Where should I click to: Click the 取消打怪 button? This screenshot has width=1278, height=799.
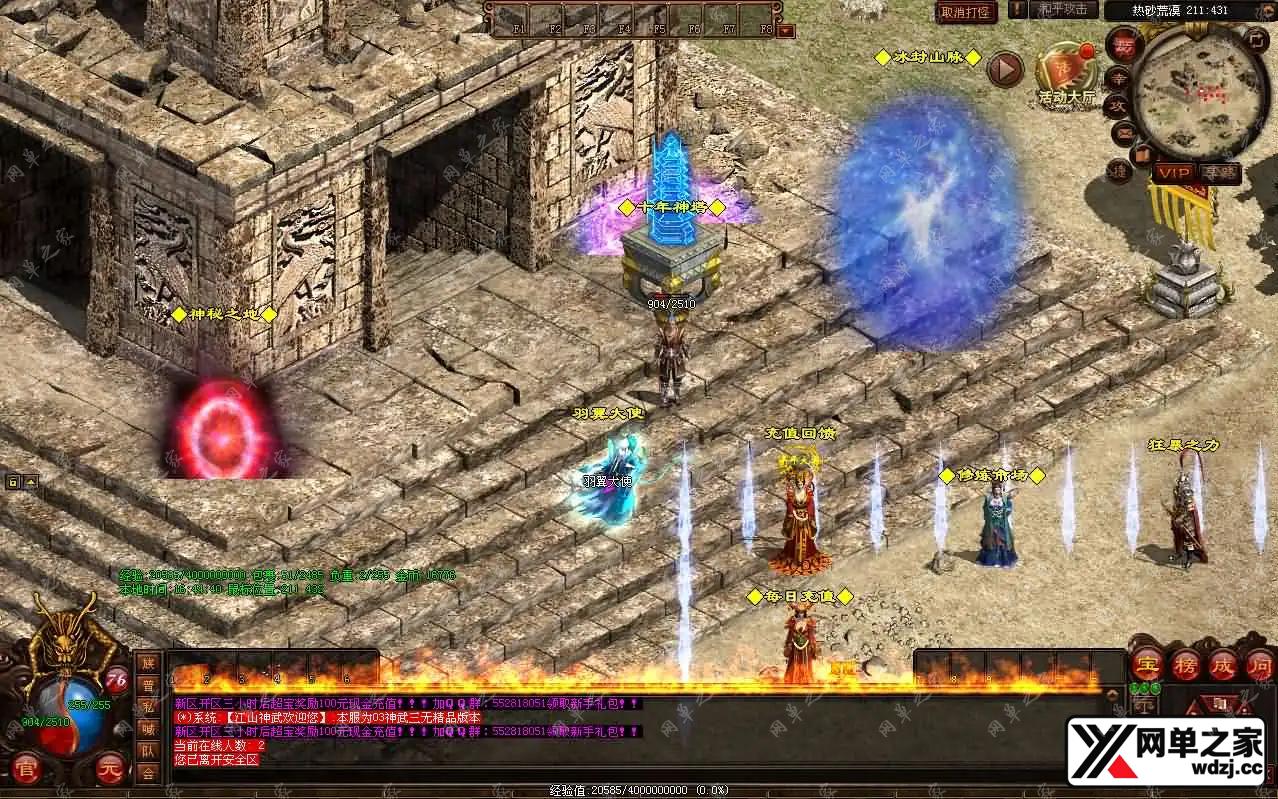(x=967, y=12)
